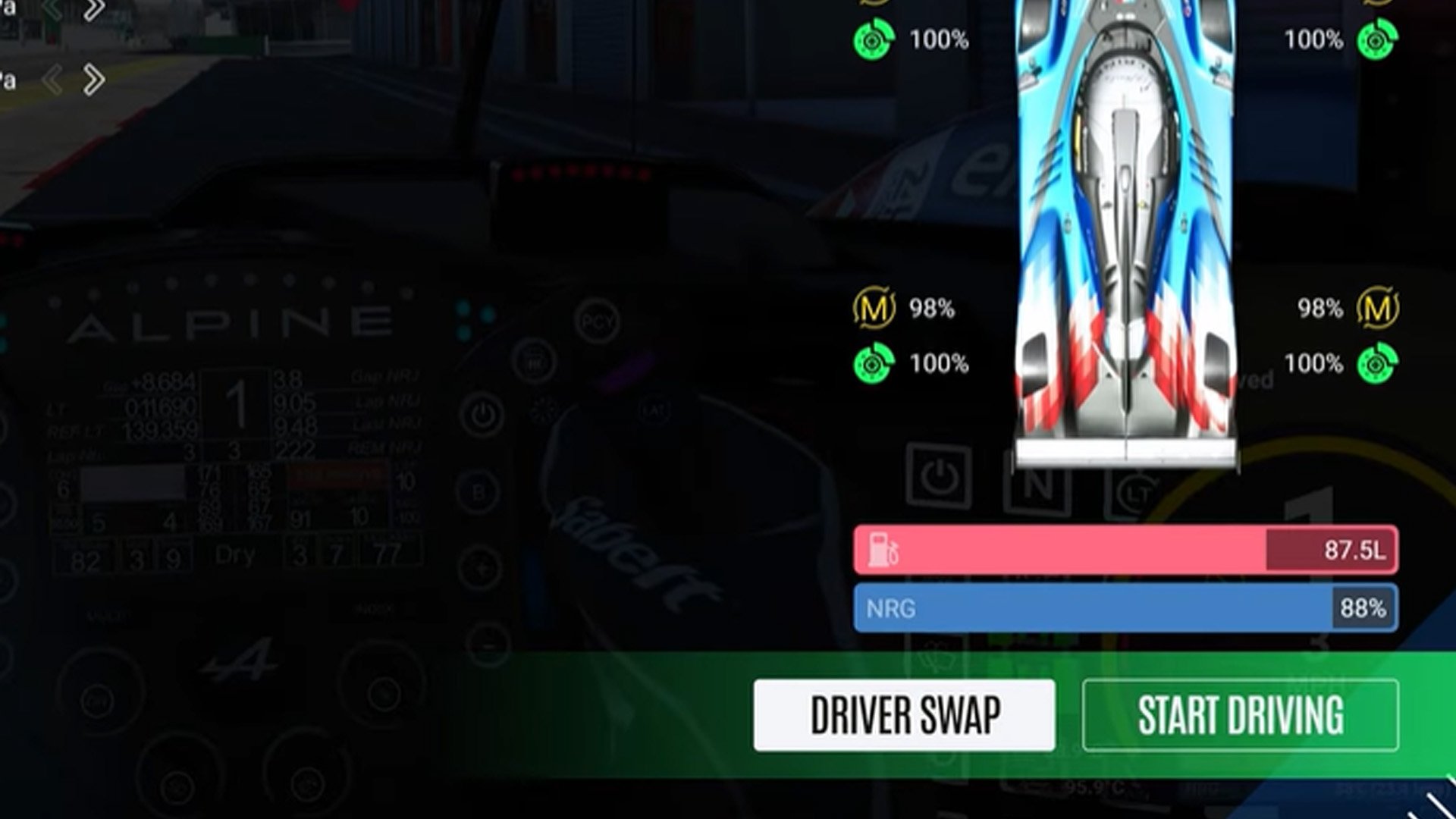Click the DRIVER SWAP button
The height and width of the screenshot is (819, 1456).
point(902,713)
